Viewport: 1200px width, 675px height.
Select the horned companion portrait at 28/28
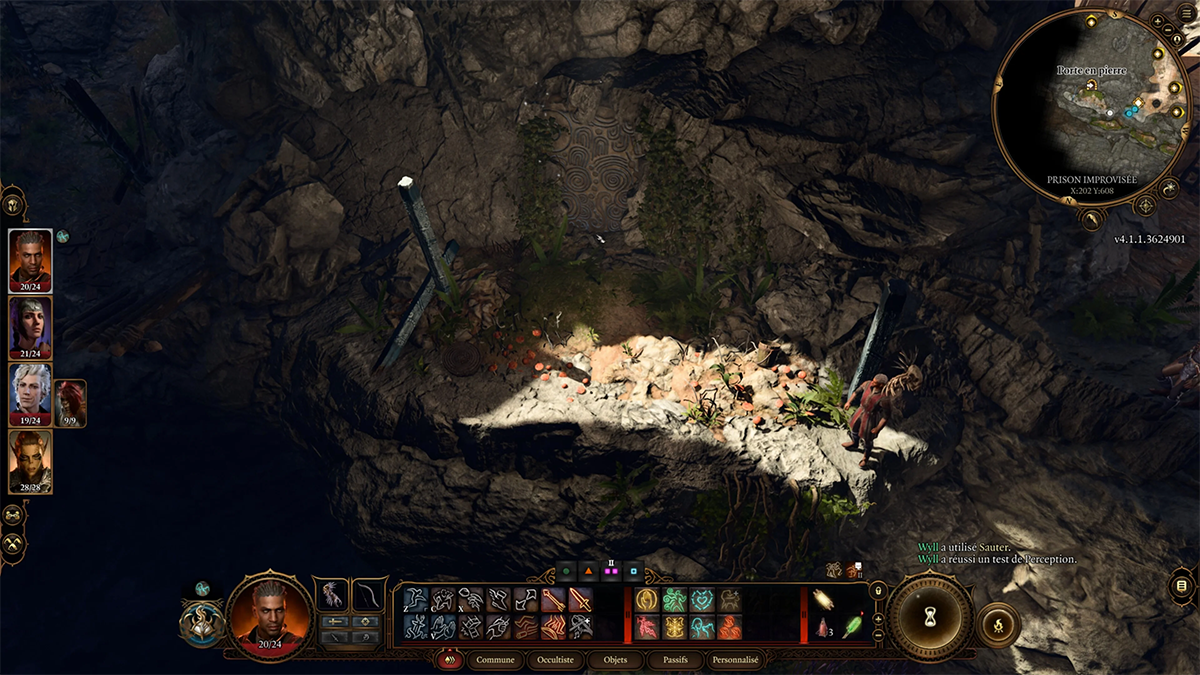30,461
